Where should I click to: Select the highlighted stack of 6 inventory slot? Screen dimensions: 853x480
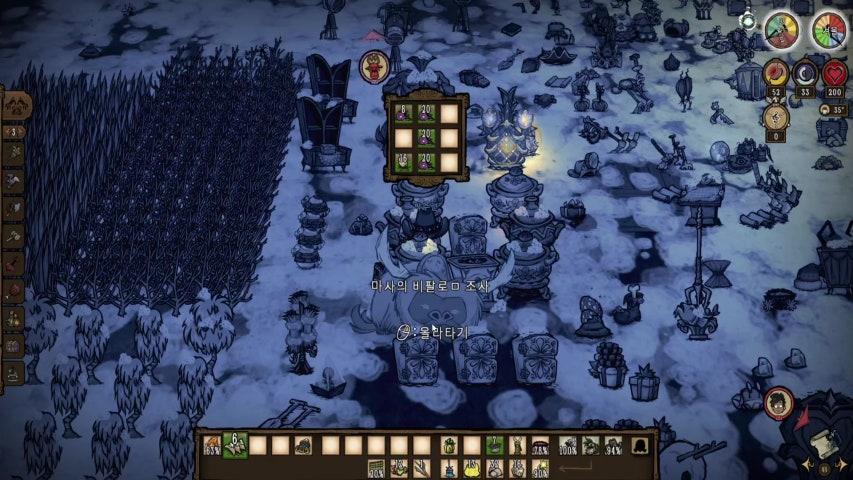coord(236,445)
